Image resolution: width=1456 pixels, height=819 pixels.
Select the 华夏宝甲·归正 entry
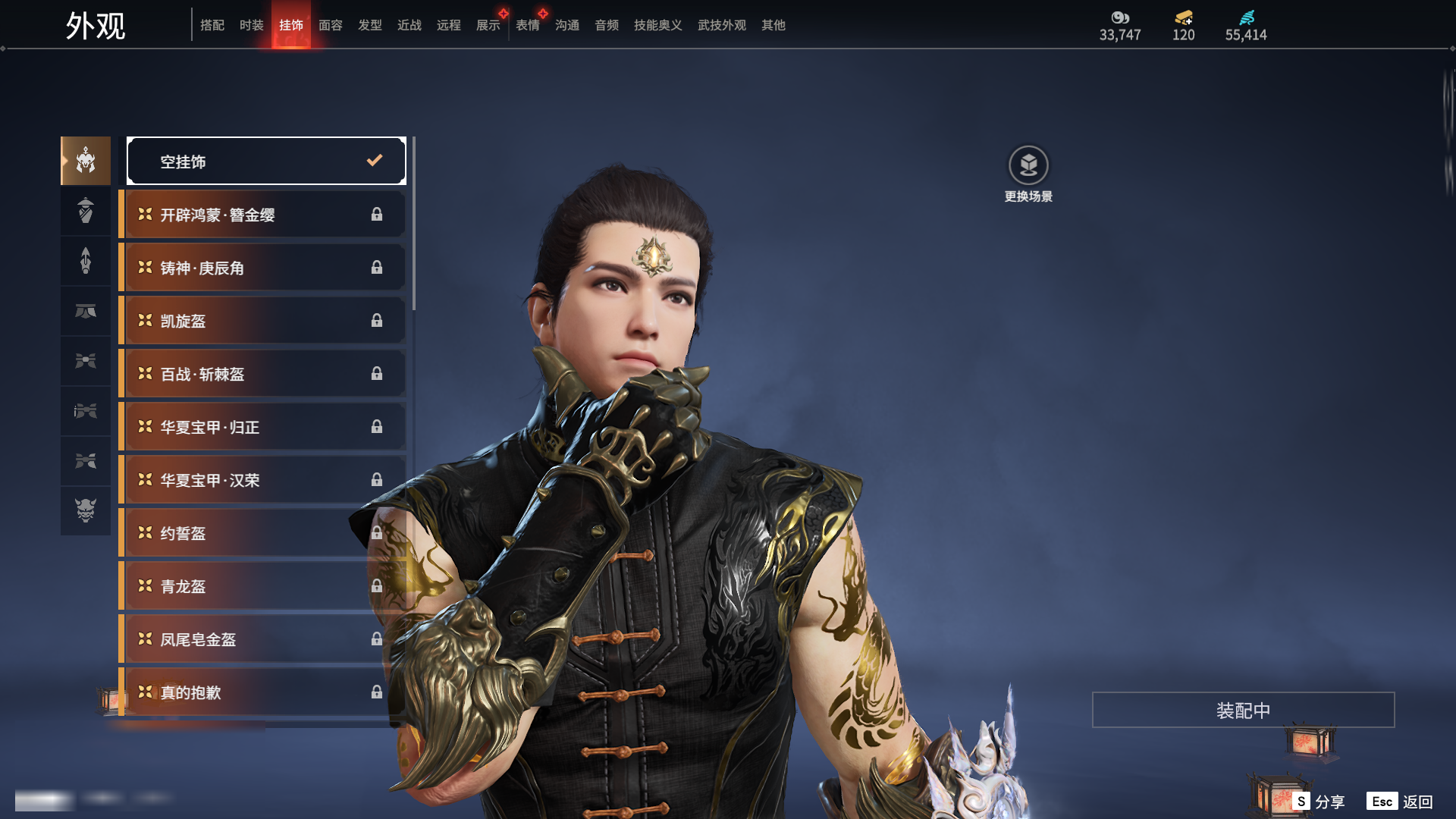click(x=262, y=427)
